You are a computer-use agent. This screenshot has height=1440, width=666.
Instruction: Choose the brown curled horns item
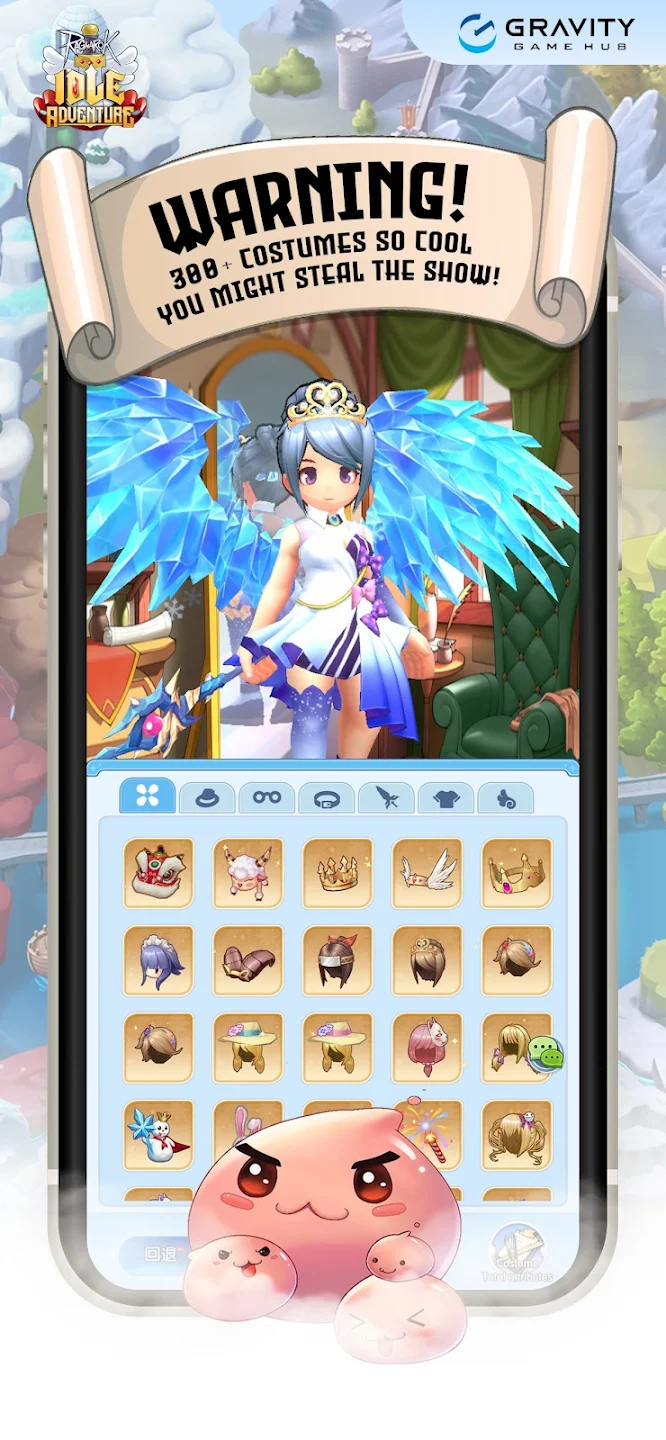click(248, 960)
